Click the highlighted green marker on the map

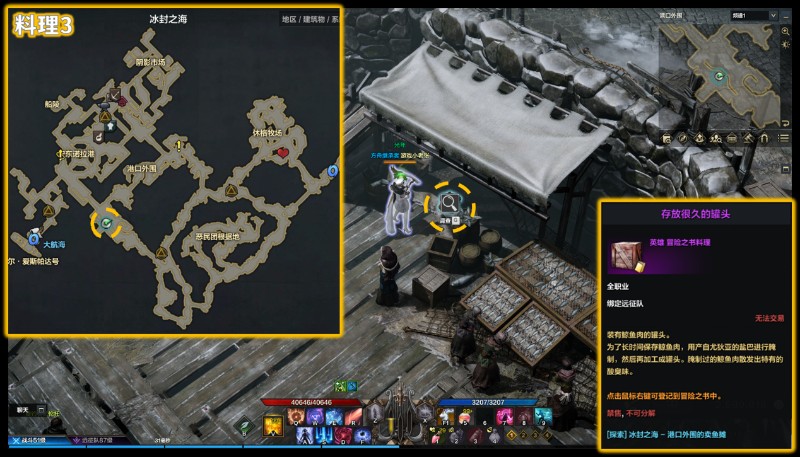[x=107, y=223]
